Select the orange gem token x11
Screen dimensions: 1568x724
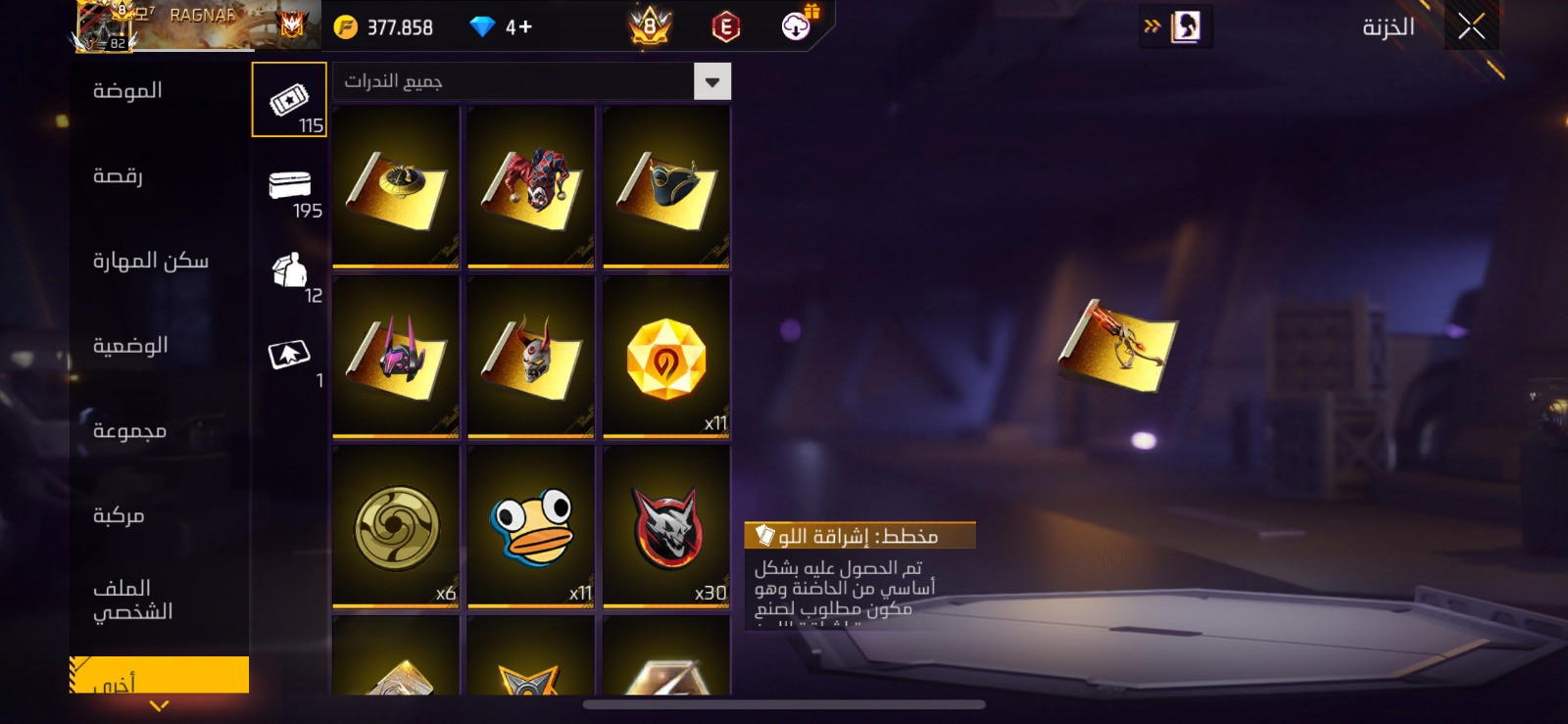point(666,356)
